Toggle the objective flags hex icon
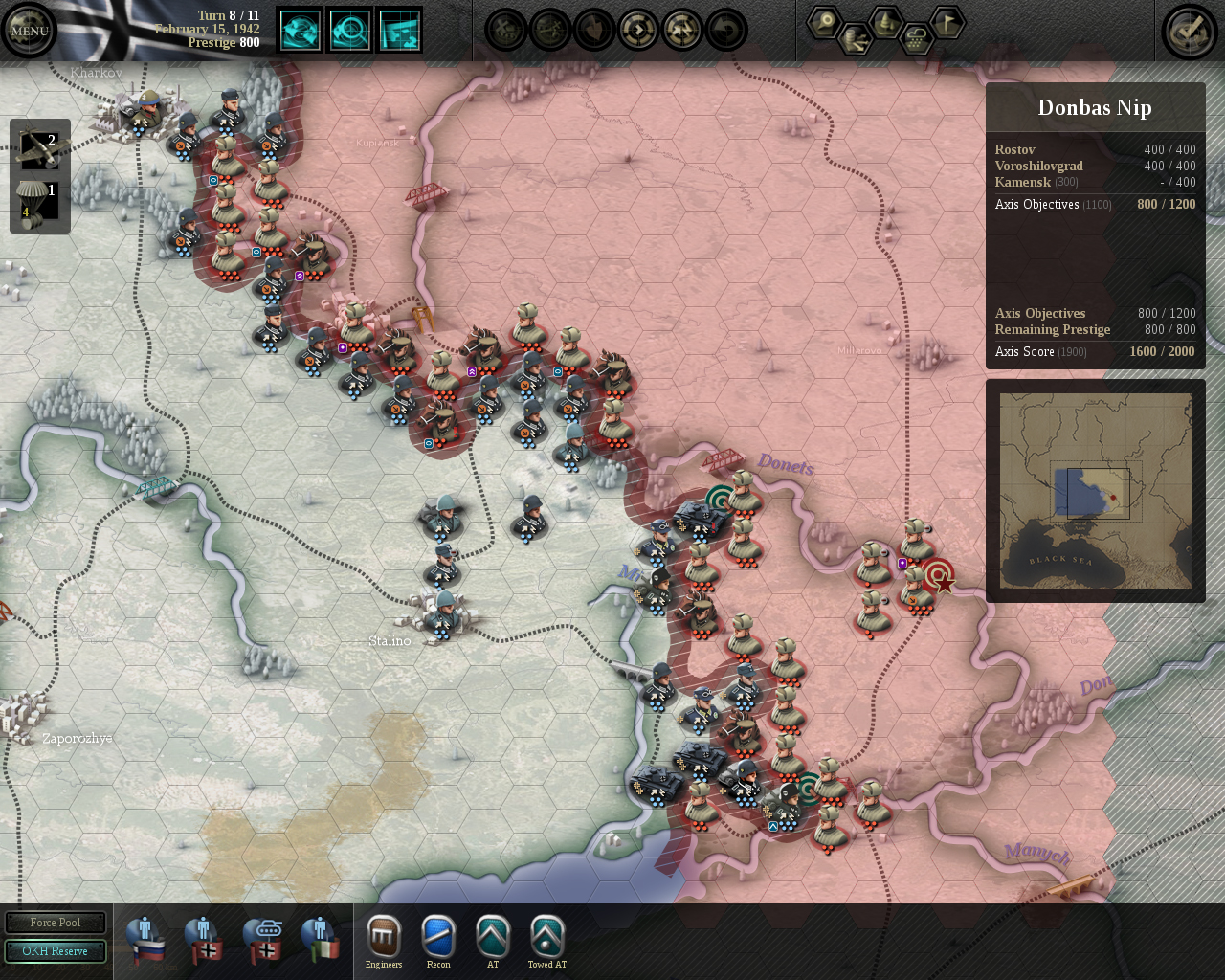1225x980 pixels. [x=946, y=22]
